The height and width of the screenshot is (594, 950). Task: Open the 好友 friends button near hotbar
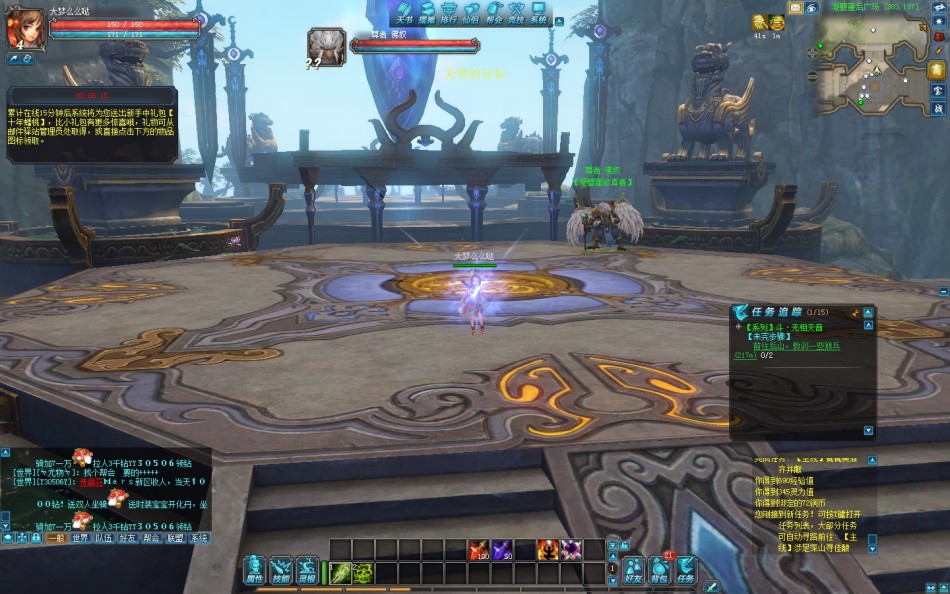(x=633, y=570)
